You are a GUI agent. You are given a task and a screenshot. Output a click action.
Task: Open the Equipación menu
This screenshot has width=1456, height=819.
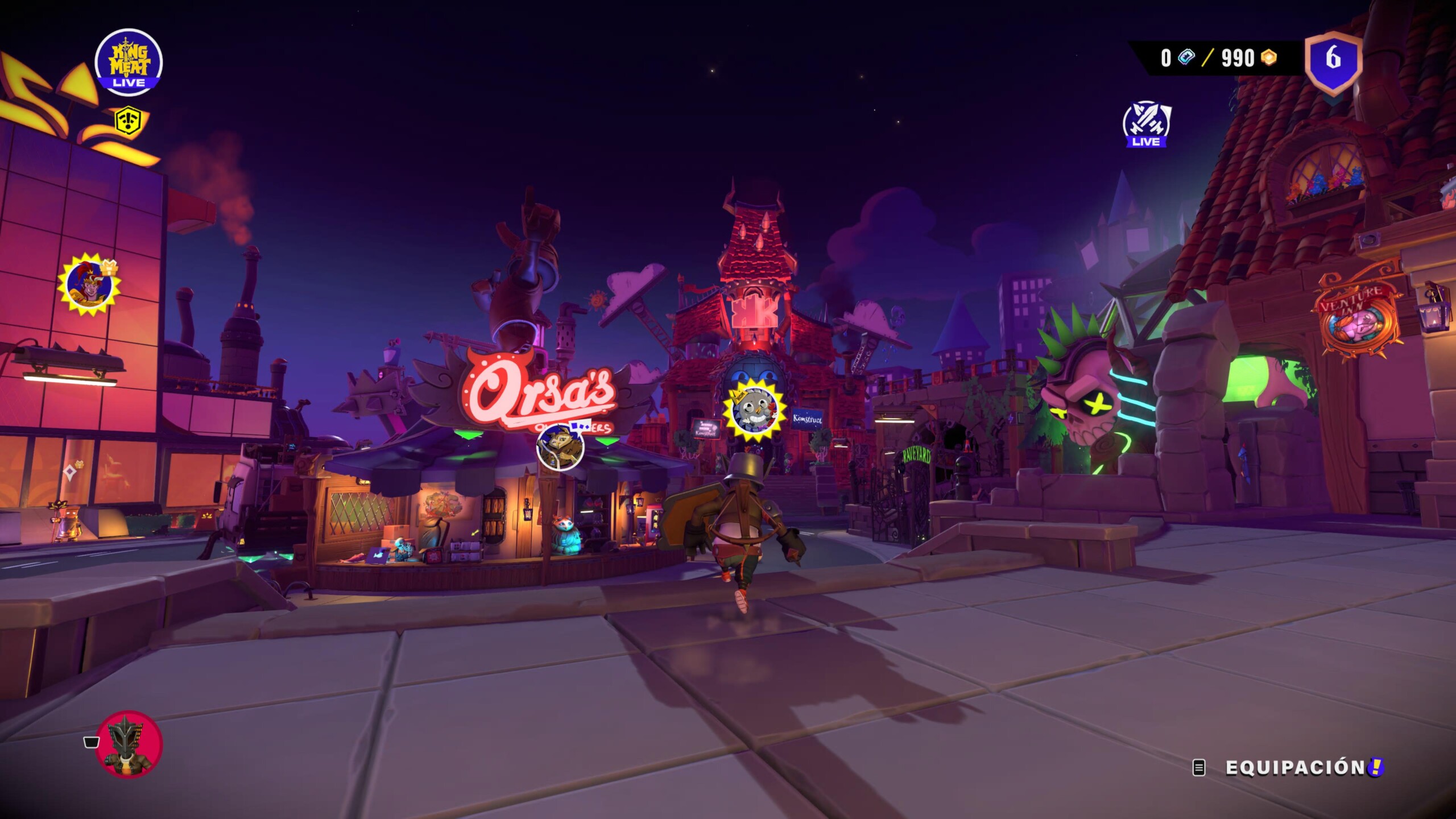[x=1294, y=768]
